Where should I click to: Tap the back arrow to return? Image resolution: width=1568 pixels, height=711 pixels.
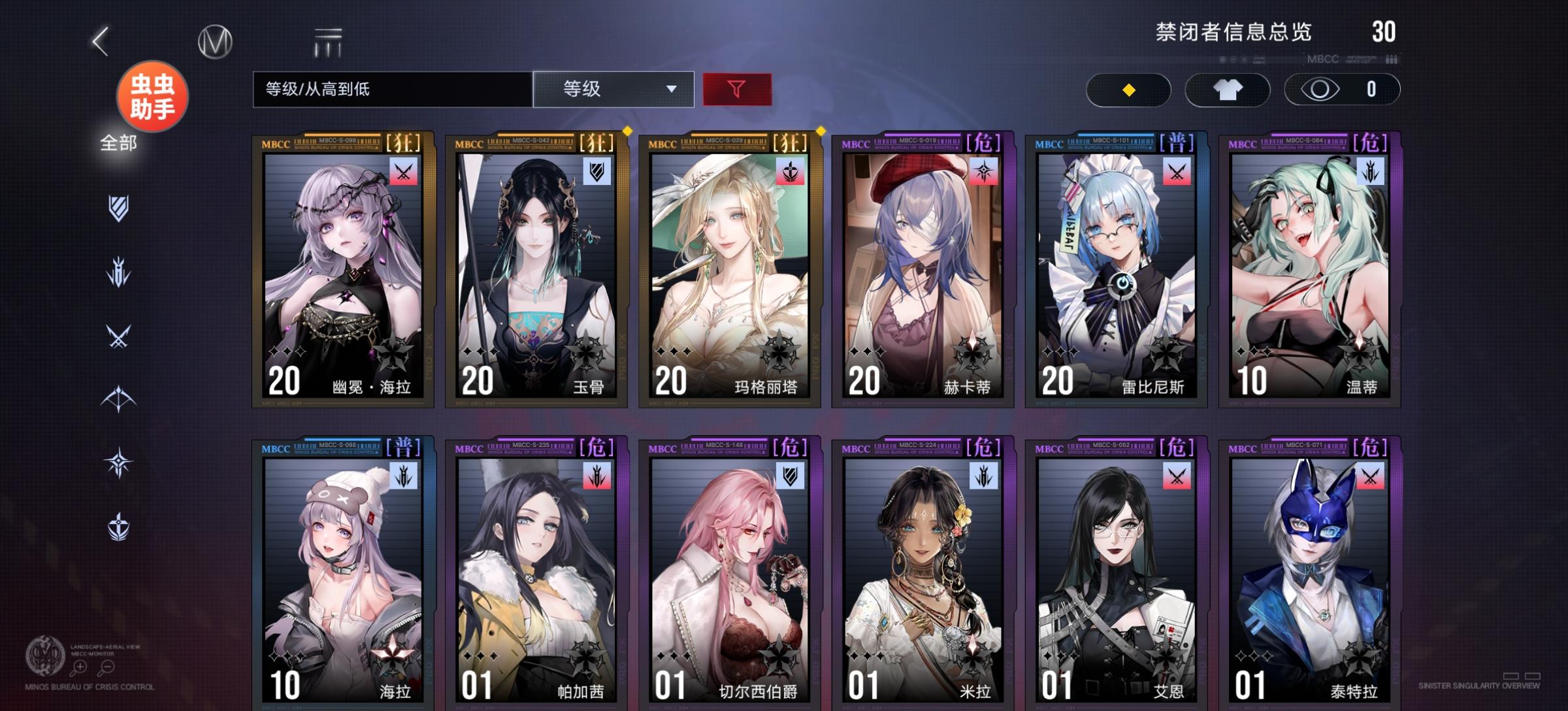tap(98, 41)
